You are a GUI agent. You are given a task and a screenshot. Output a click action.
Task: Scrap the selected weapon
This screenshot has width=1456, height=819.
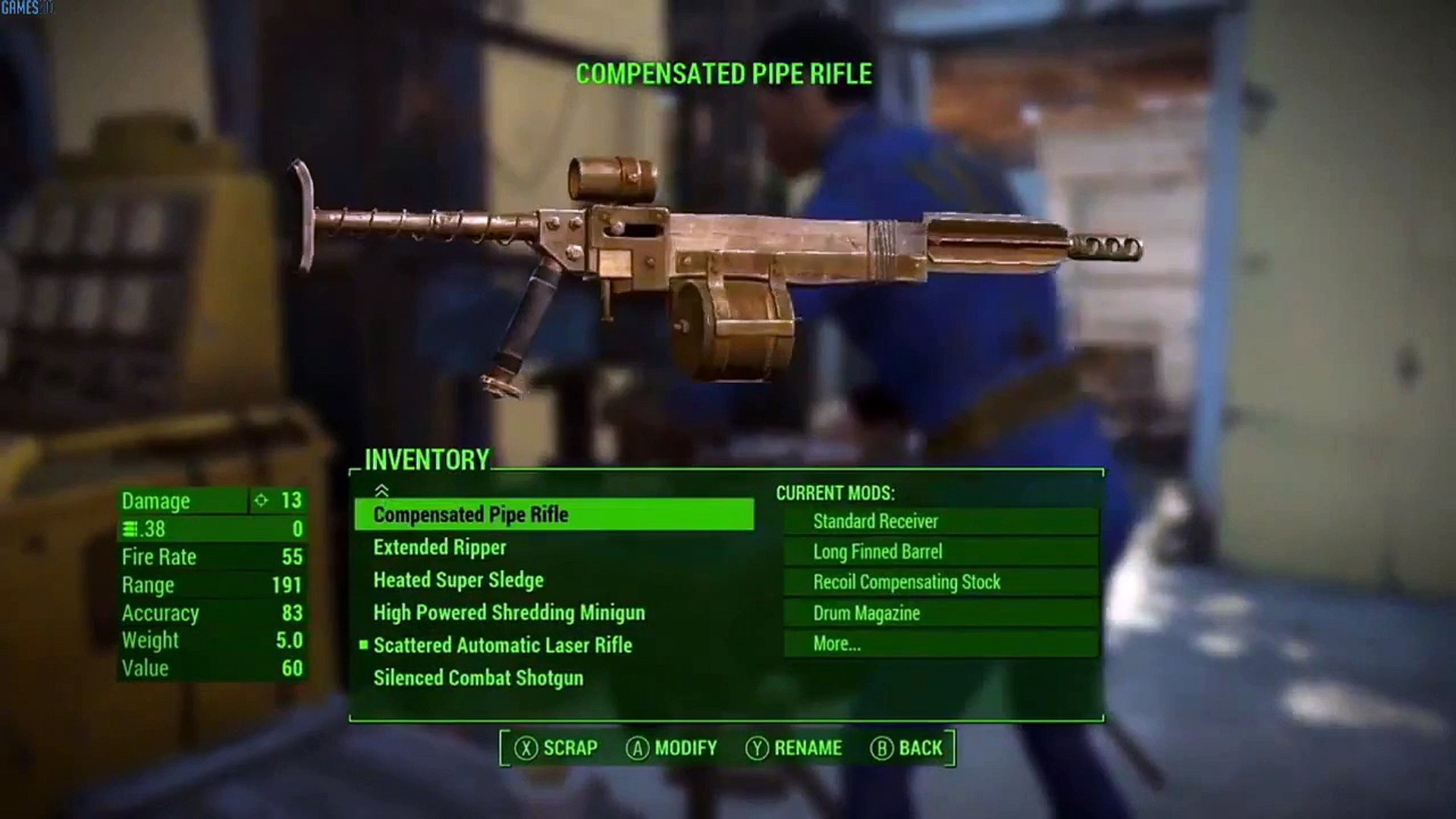pyautogui.click(x=557, y=748)
